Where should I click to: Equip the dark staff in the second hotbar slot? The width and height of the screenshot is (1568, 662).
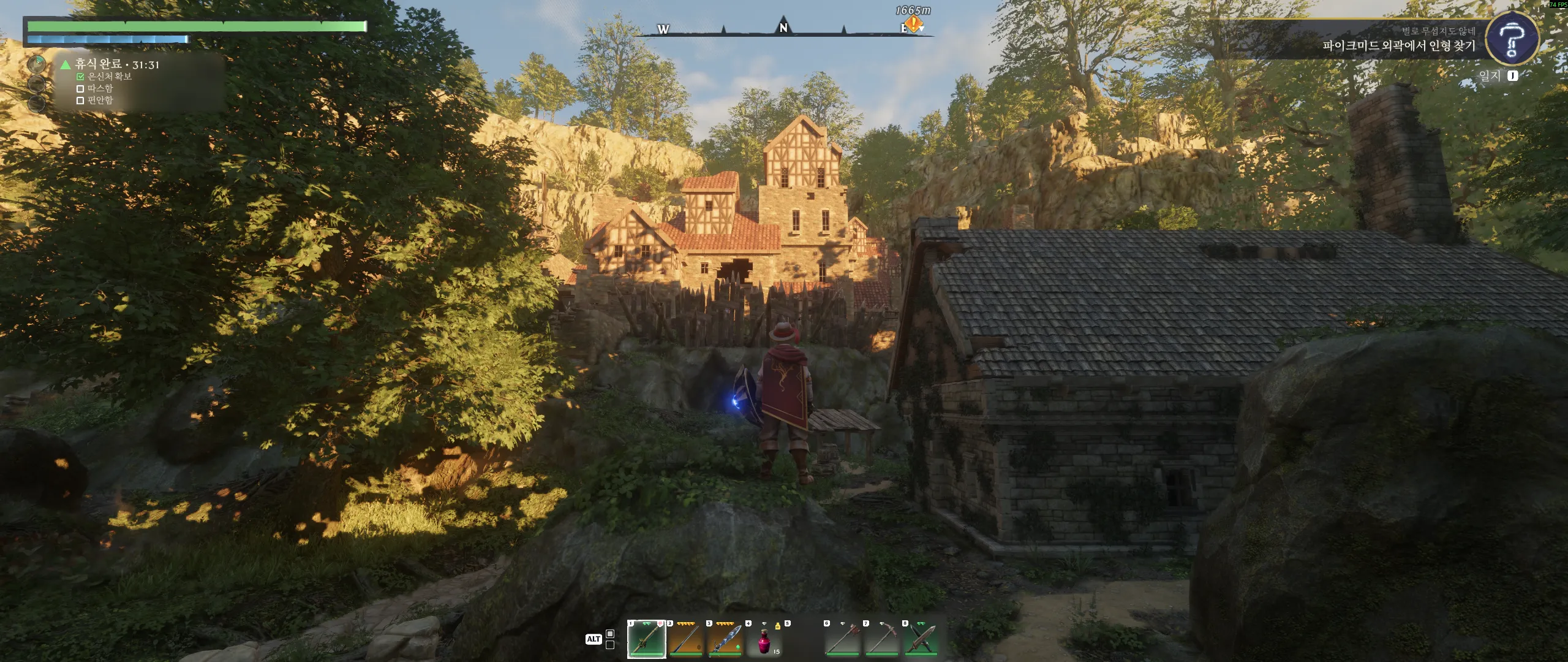tap(685, 639)
